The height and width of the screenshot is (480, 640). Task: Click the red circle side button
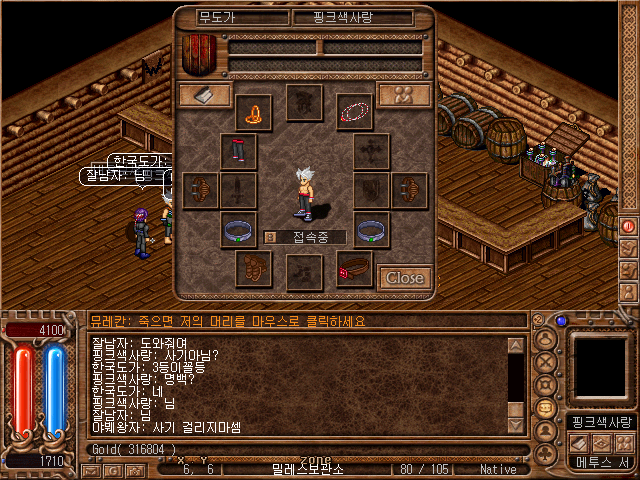click(x=629, y=225)
